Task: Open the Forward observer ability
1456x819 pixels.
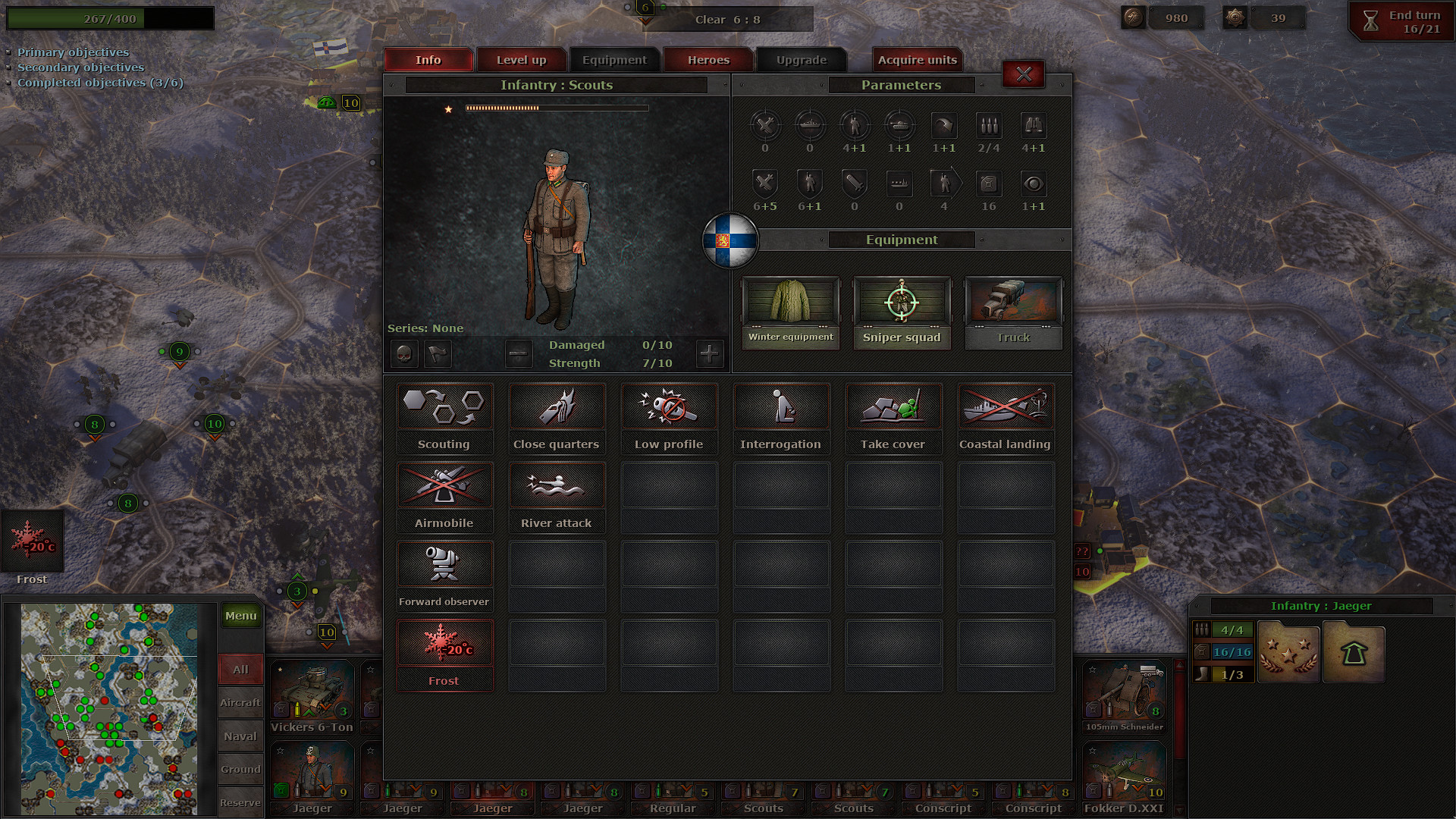Action: pyautogui.click(x=444, y=563)
